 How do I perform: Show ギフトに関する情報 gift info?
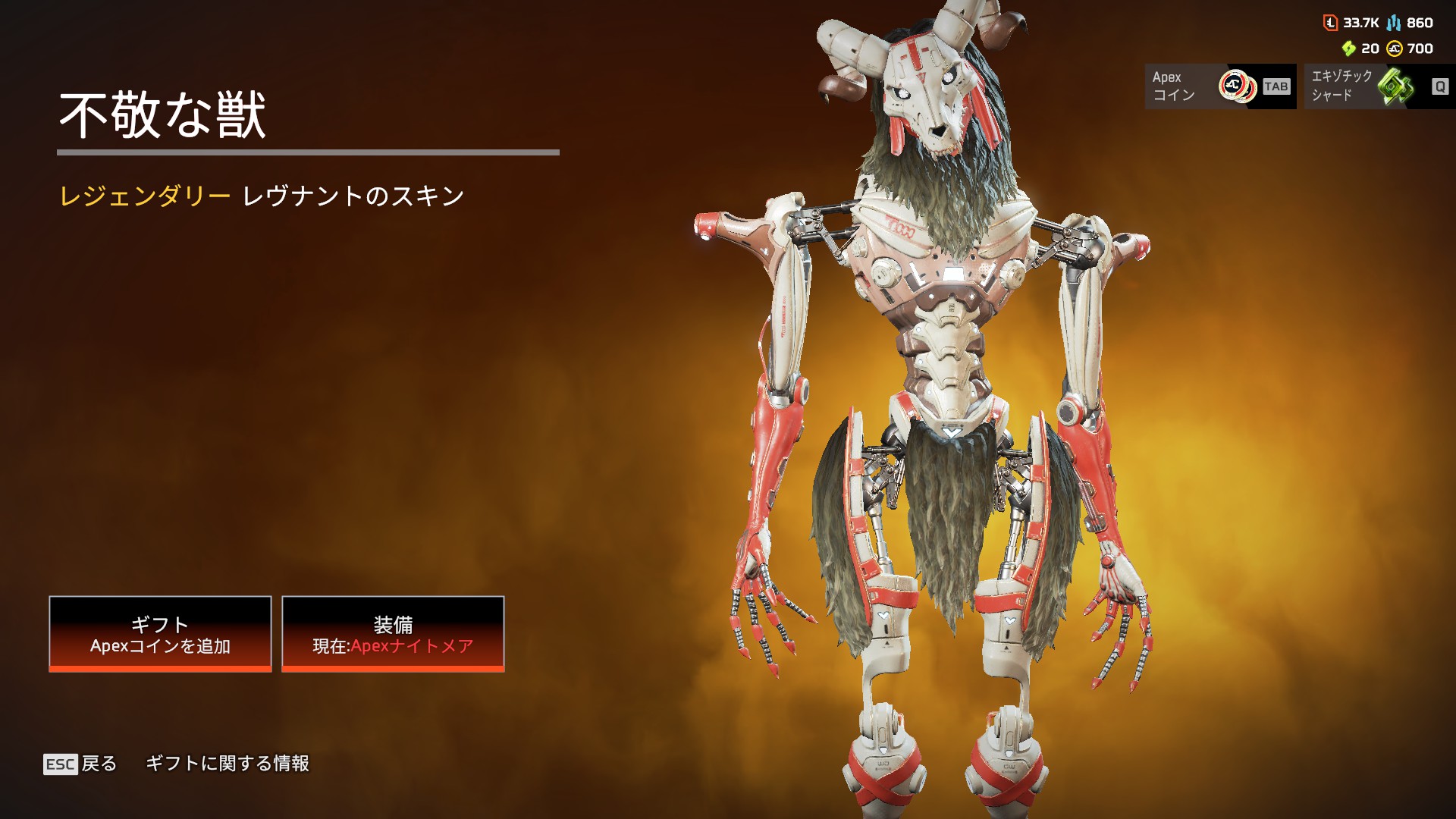tap(227, 764)
